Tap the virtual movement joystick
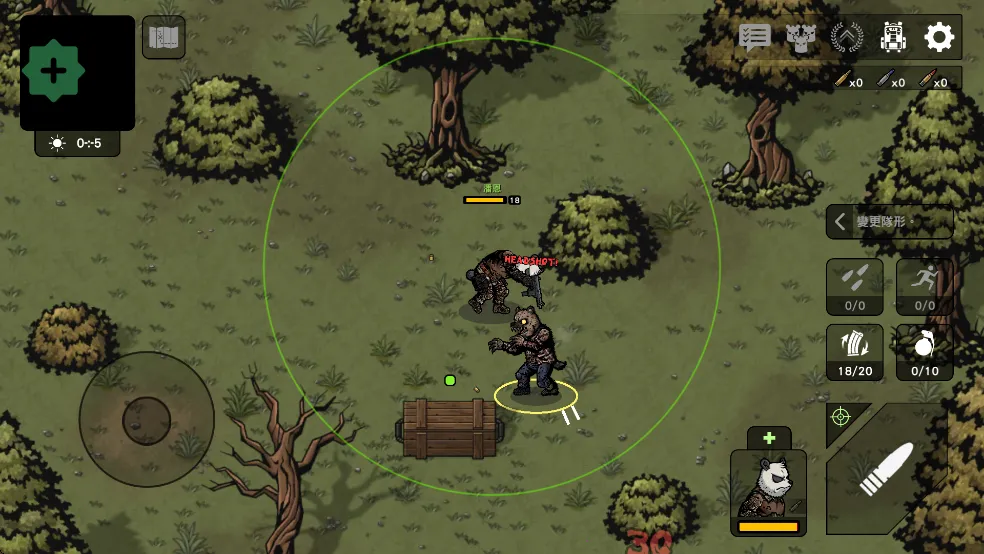Screen dimensions: 984x554 click(147, 418)
